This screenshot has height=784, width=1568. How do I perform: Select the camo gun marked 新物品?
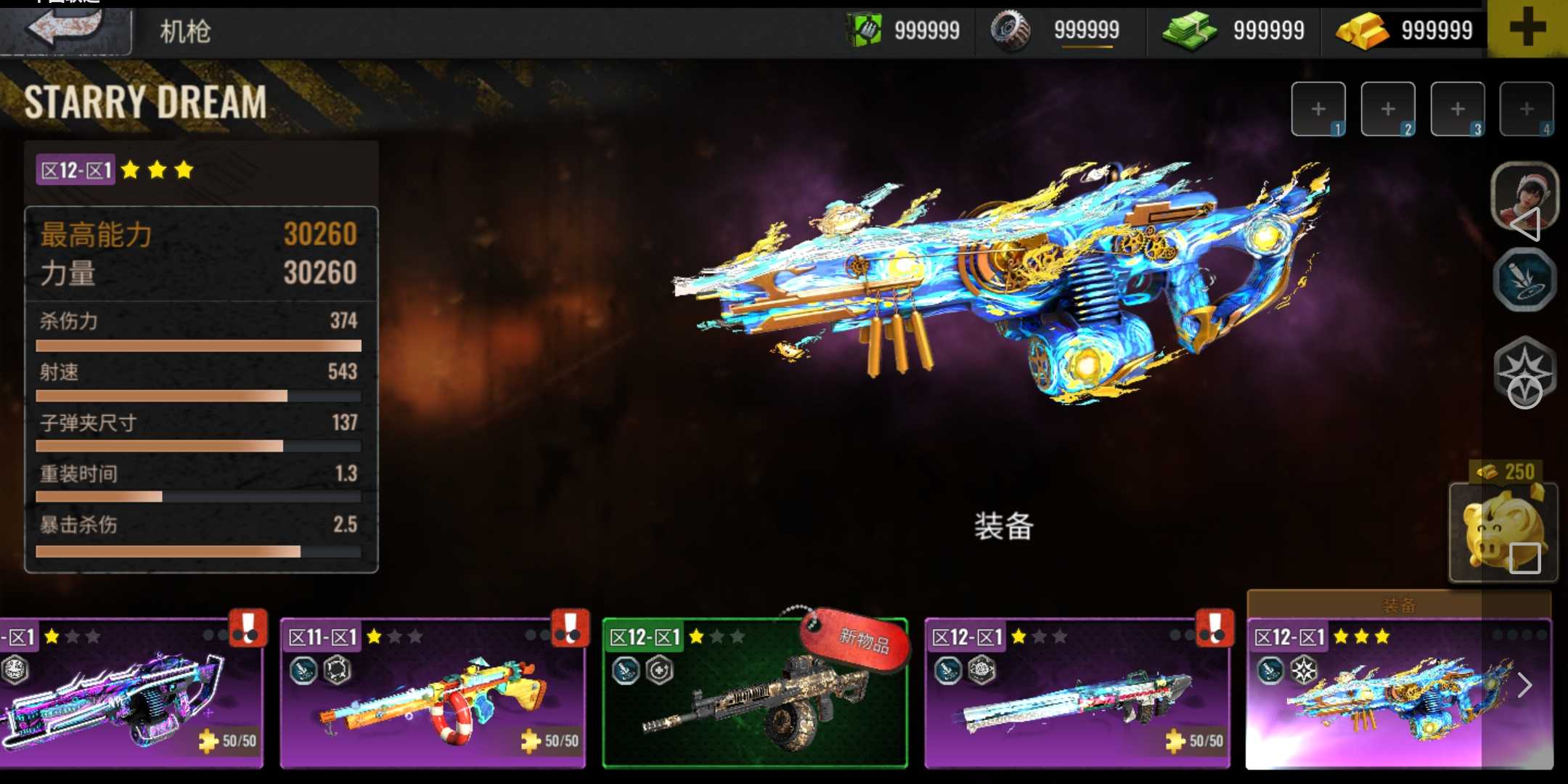(x=755, y=695)
